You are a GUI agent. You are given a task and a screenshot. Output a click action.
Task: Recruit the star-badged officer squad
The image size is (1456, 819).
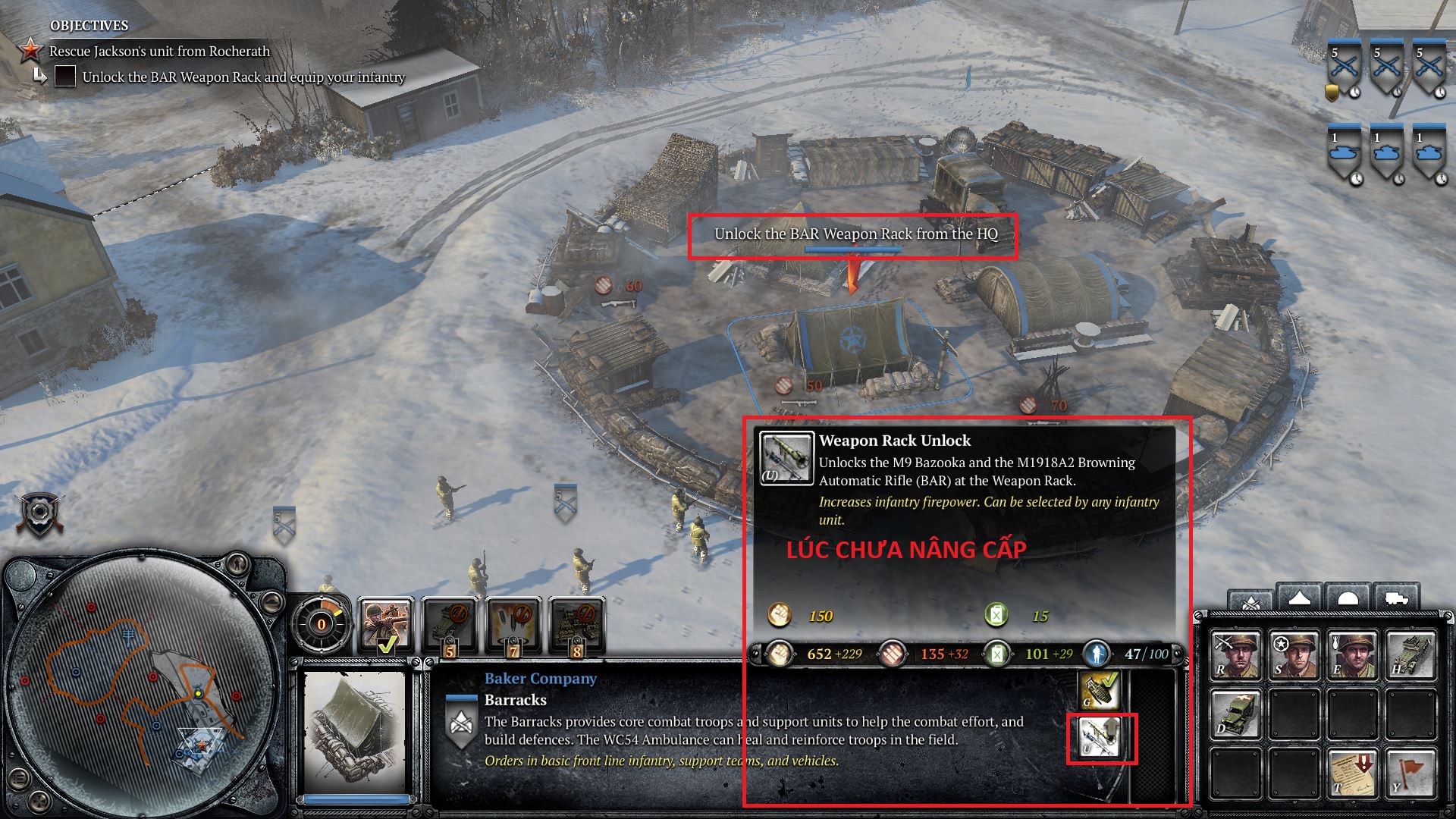(1293, 654)
